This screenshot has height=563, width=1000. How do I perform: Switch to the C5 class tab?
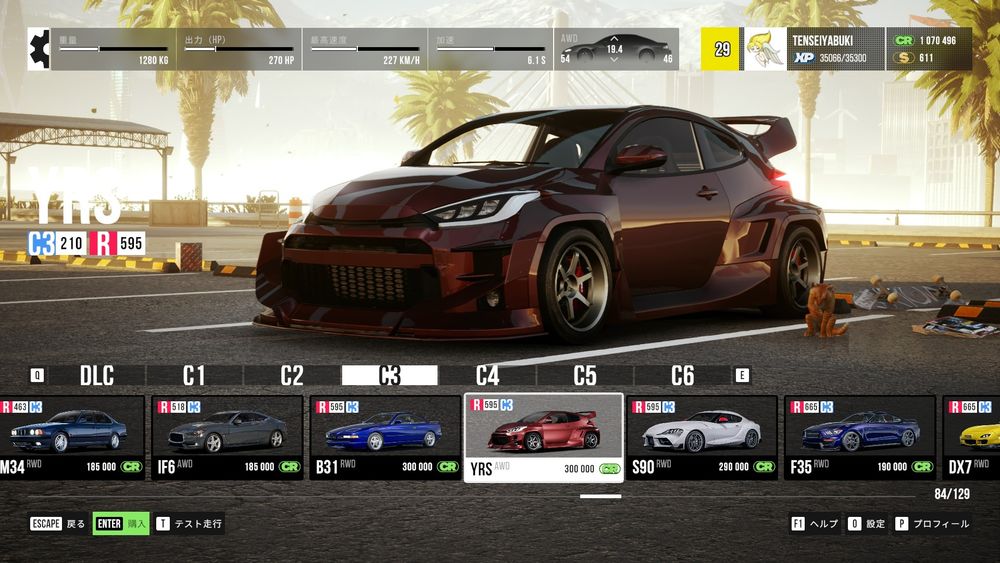585,376
